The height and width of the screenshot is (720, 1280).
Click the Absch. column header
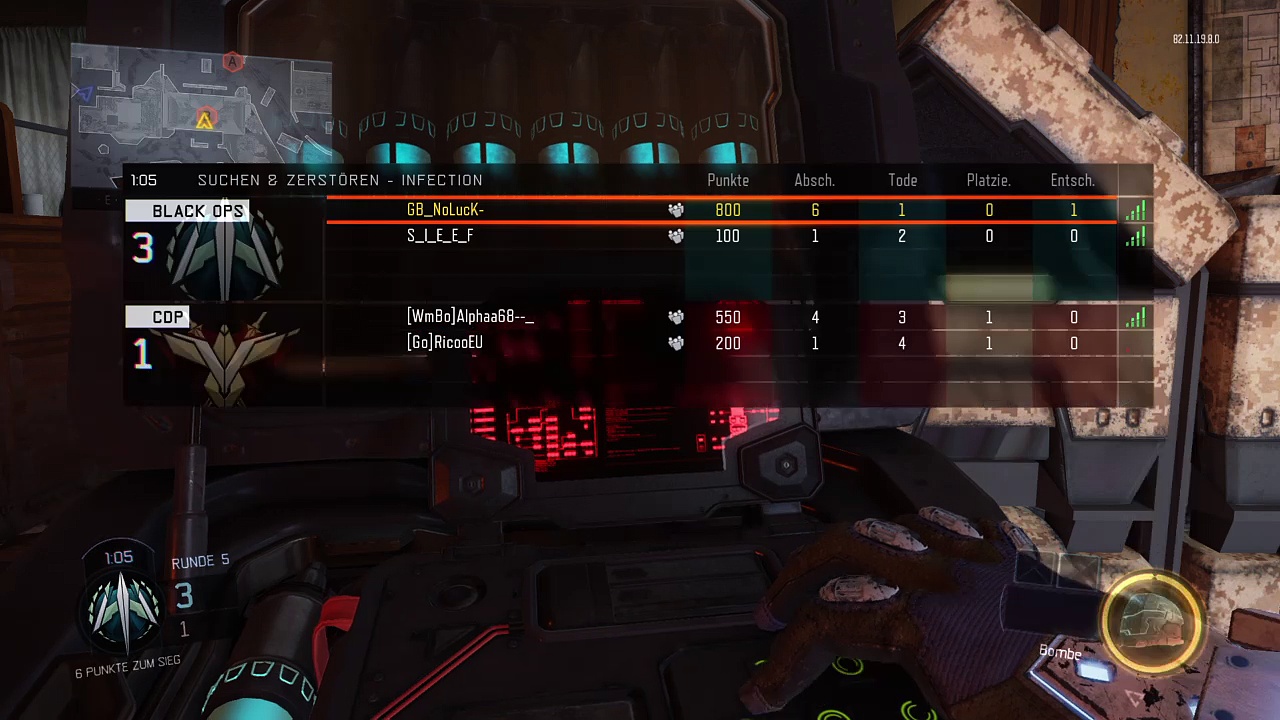coord(815,181)
